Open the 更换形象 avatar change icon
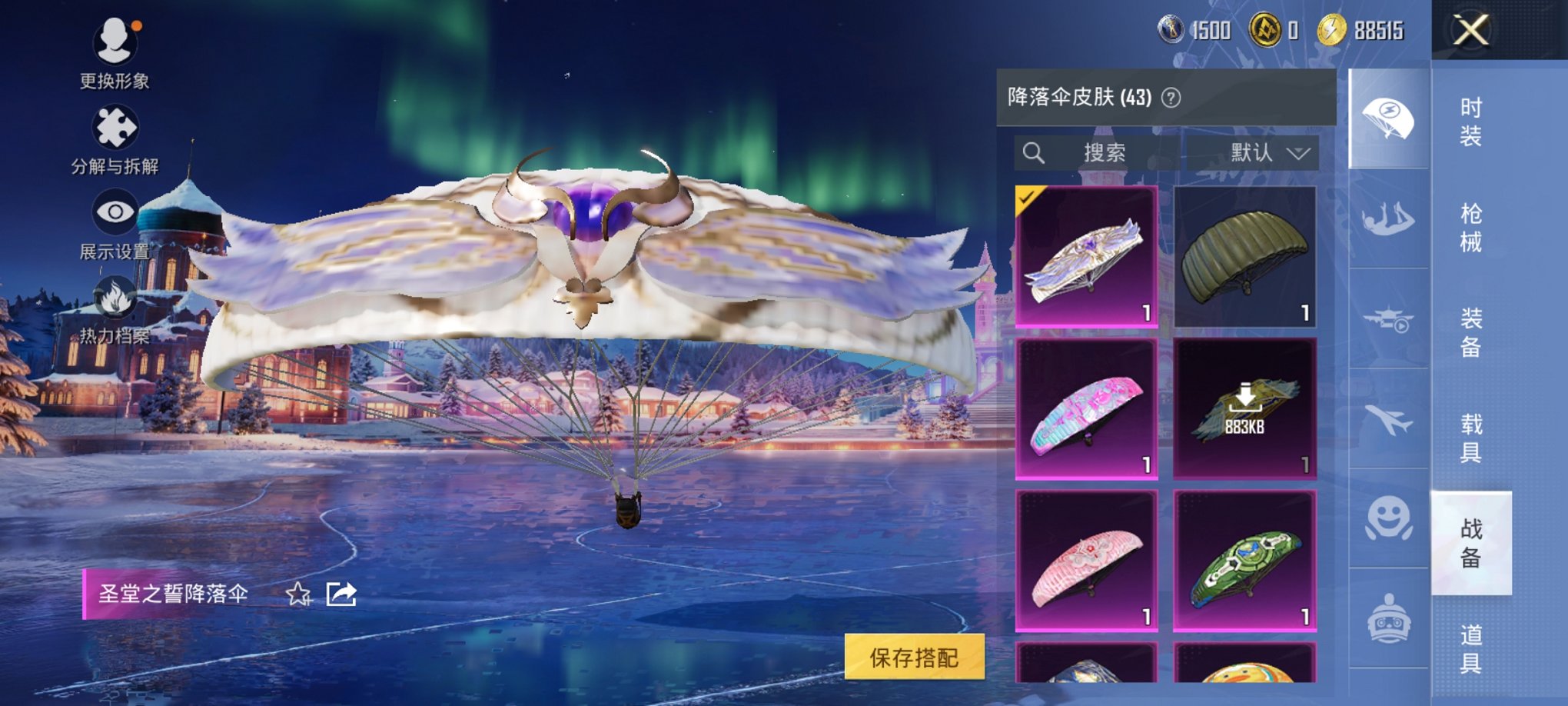The width and height of the screenshot is (1568, 706). [114, 42]
